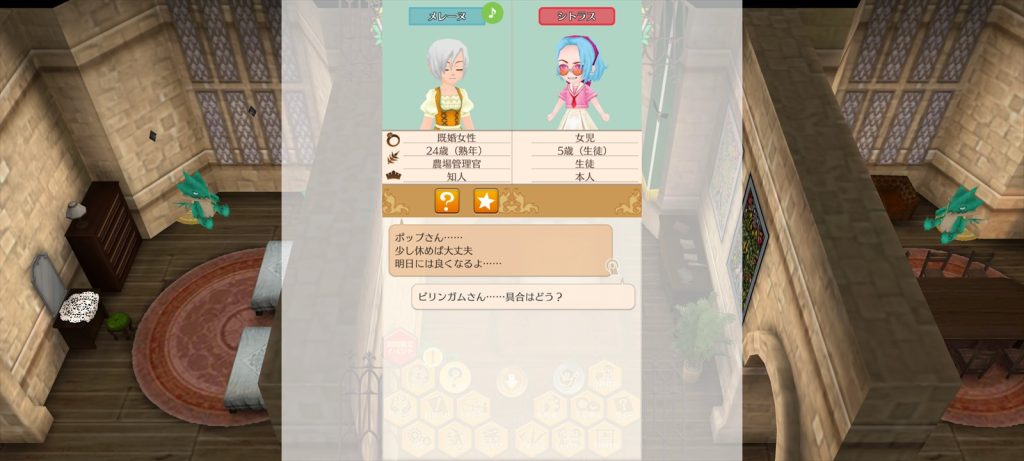This screenshot has height=461, width=1024.
Task: Click the orange question mark button
Action: click(447, 201)
